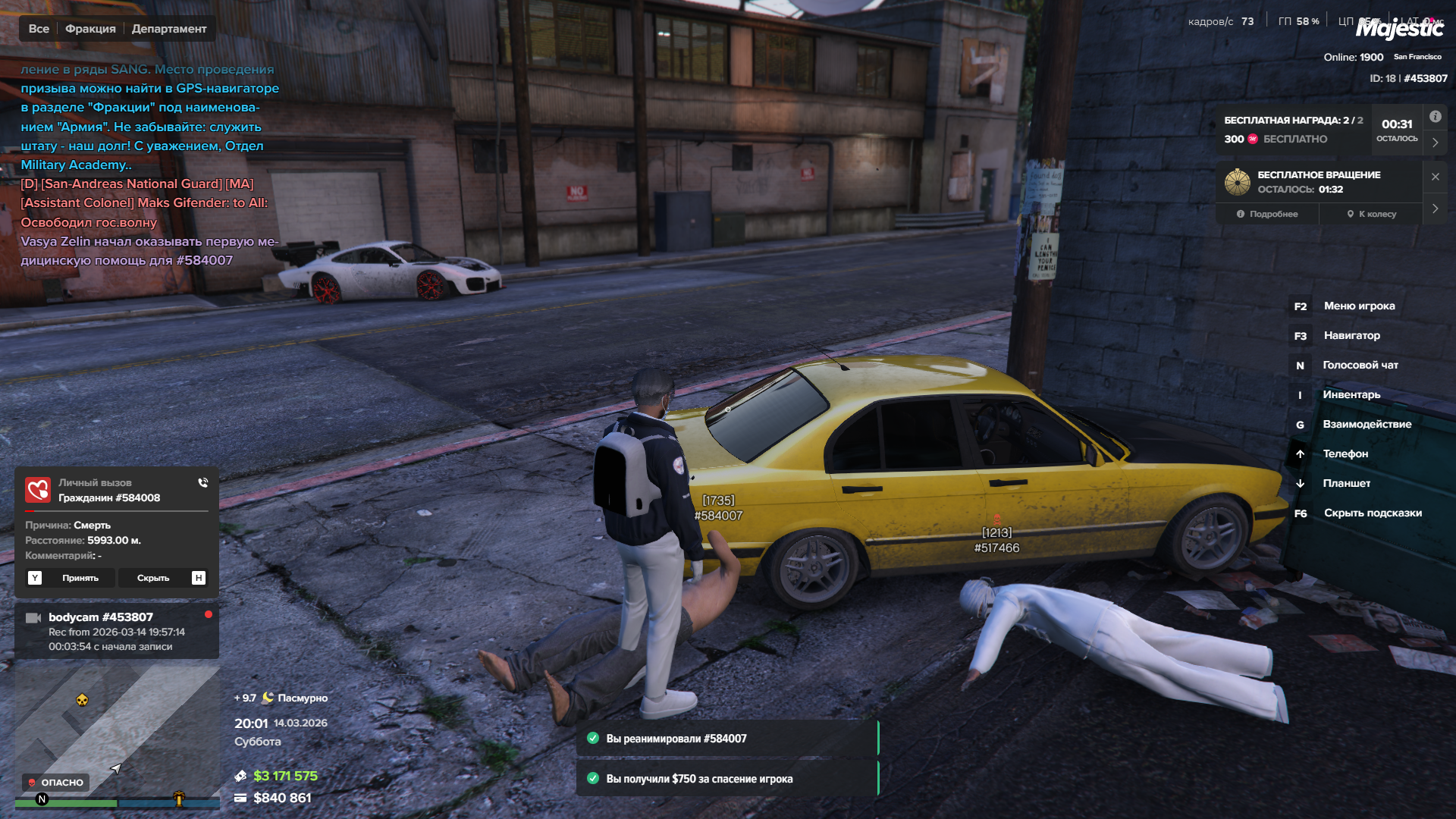Open Подробнее about the free spin
Screen dimensions: 1456x819
click(x=1267, y=214)
